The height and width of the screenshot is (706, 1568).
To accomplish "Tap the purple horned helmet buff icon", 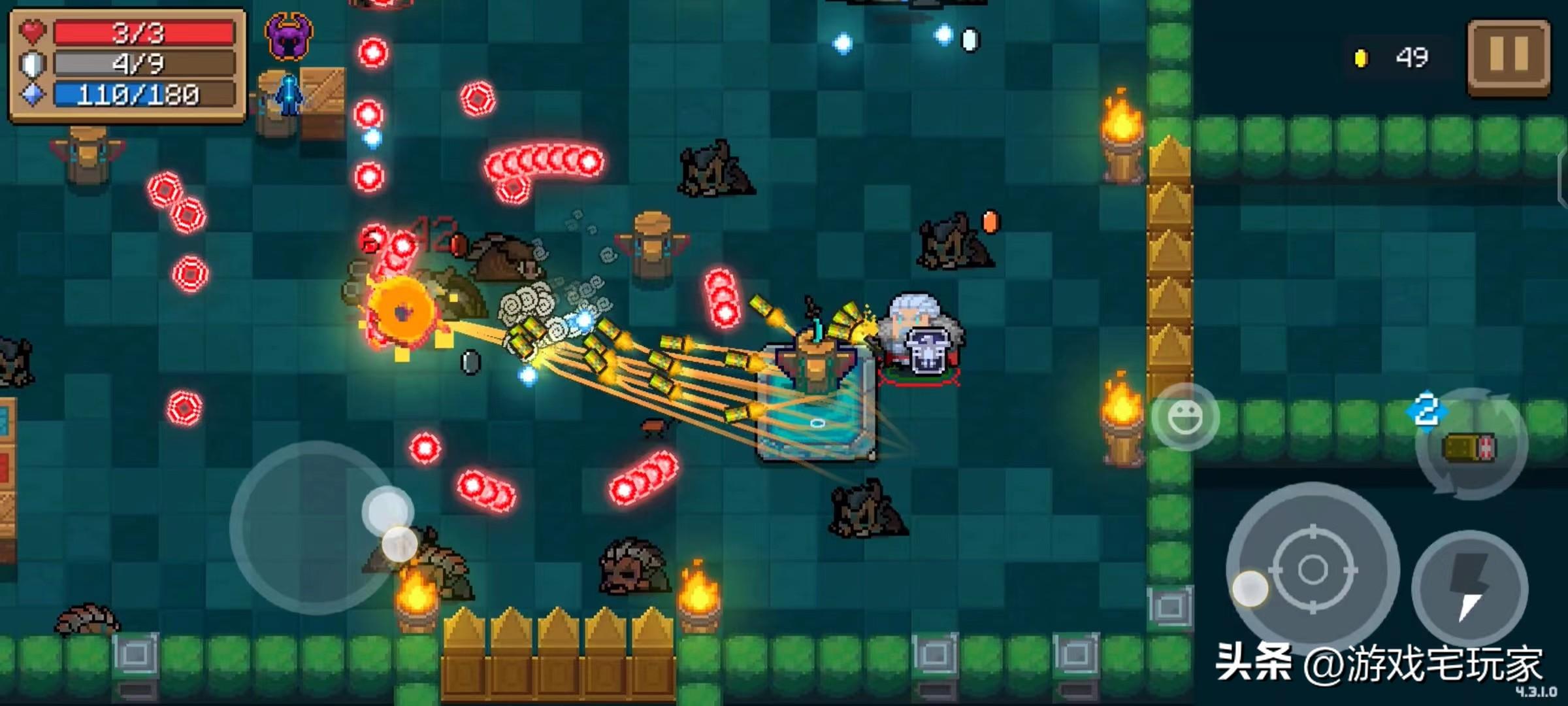I will pyautogui.click(x=288, y=37).
